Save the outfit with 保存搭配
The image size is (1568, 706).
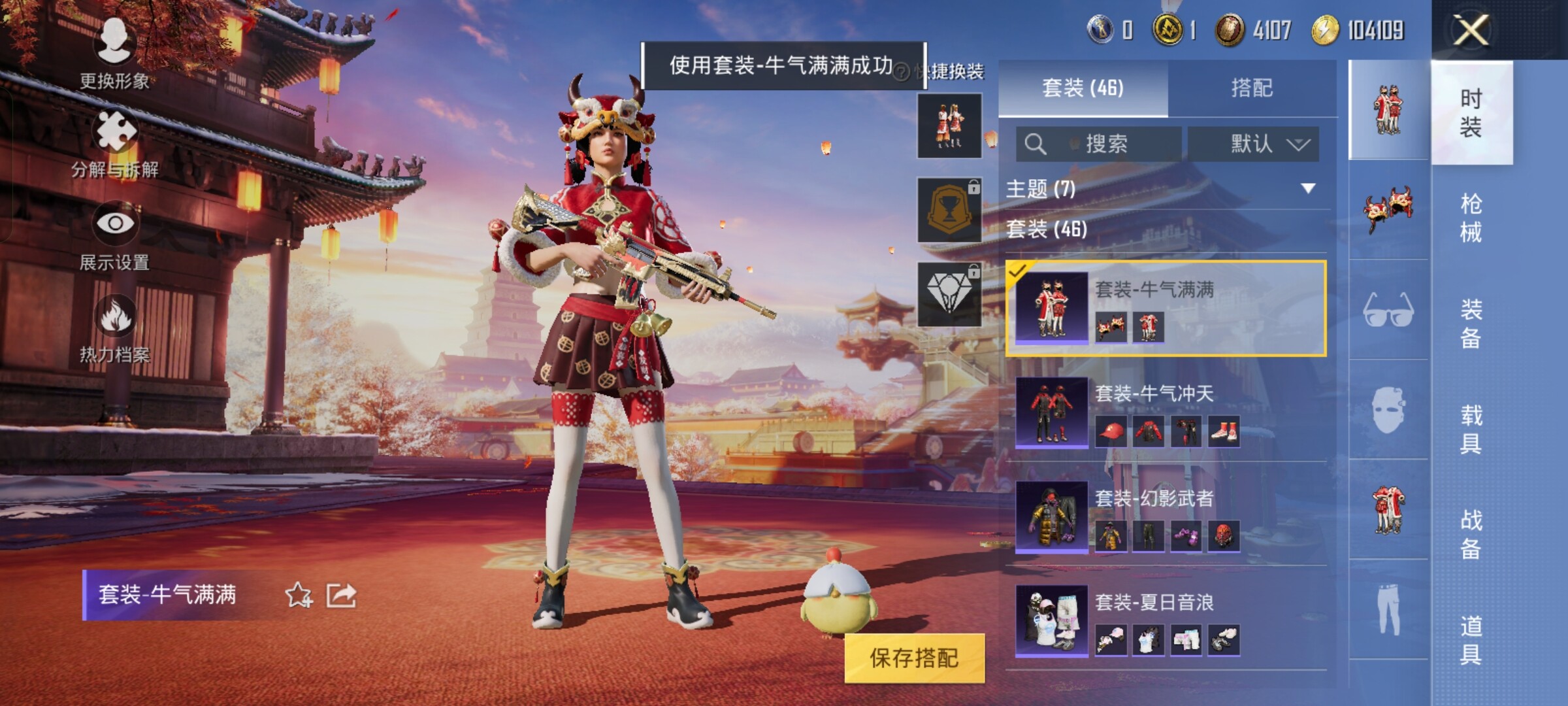(914, 658)
